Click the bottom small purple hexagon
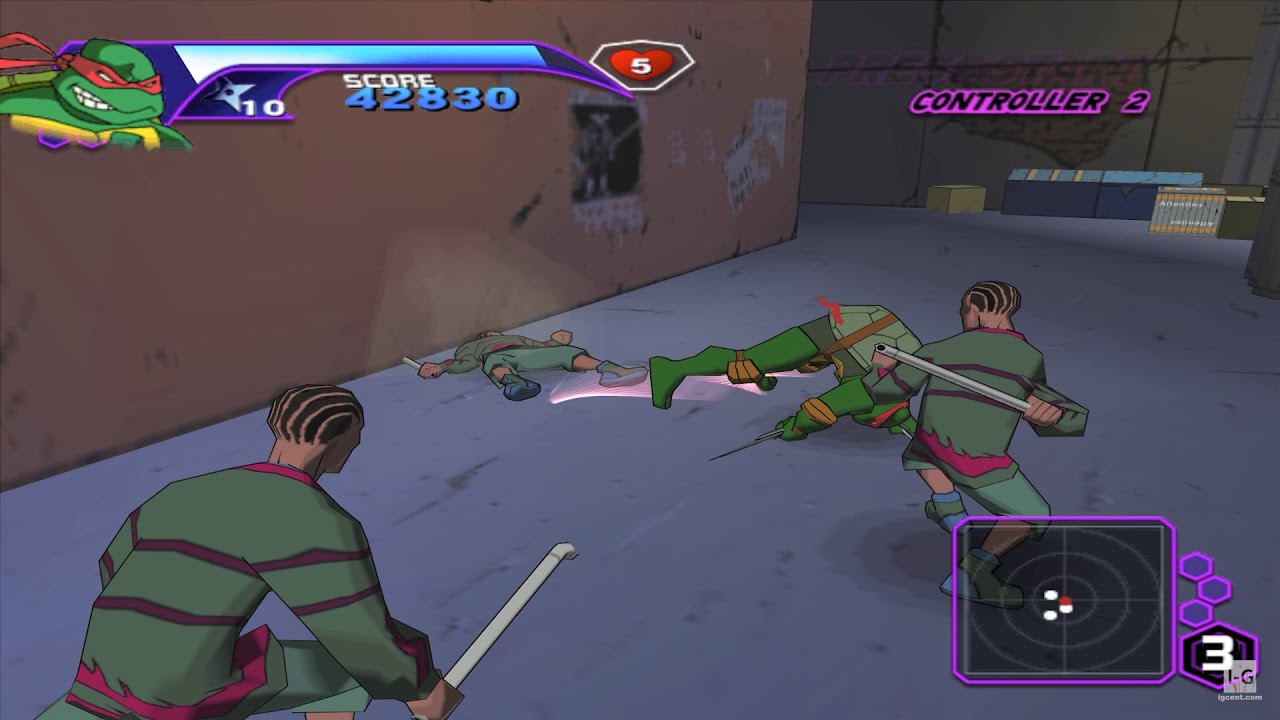The width and height of the screenshot is (1280, 720). [x=1195, y=612]
